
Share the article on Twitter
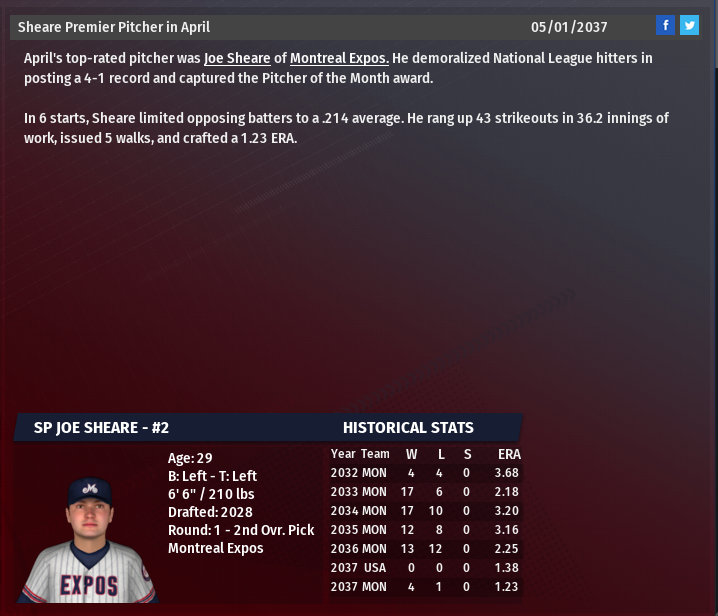click(x=689, y=26)
